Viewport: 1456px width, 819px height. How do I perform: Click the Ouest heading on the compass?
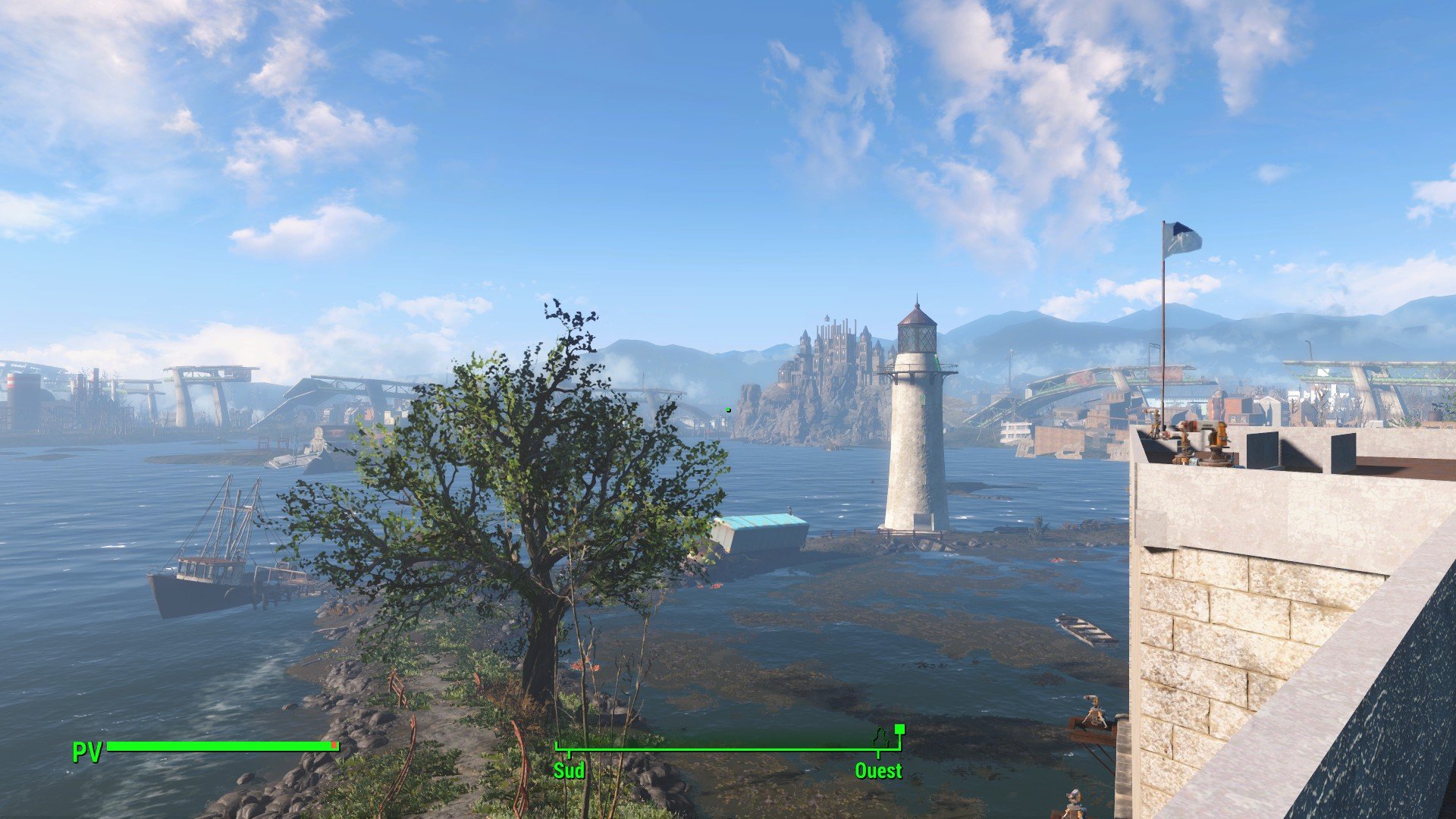tap(878, 770)
